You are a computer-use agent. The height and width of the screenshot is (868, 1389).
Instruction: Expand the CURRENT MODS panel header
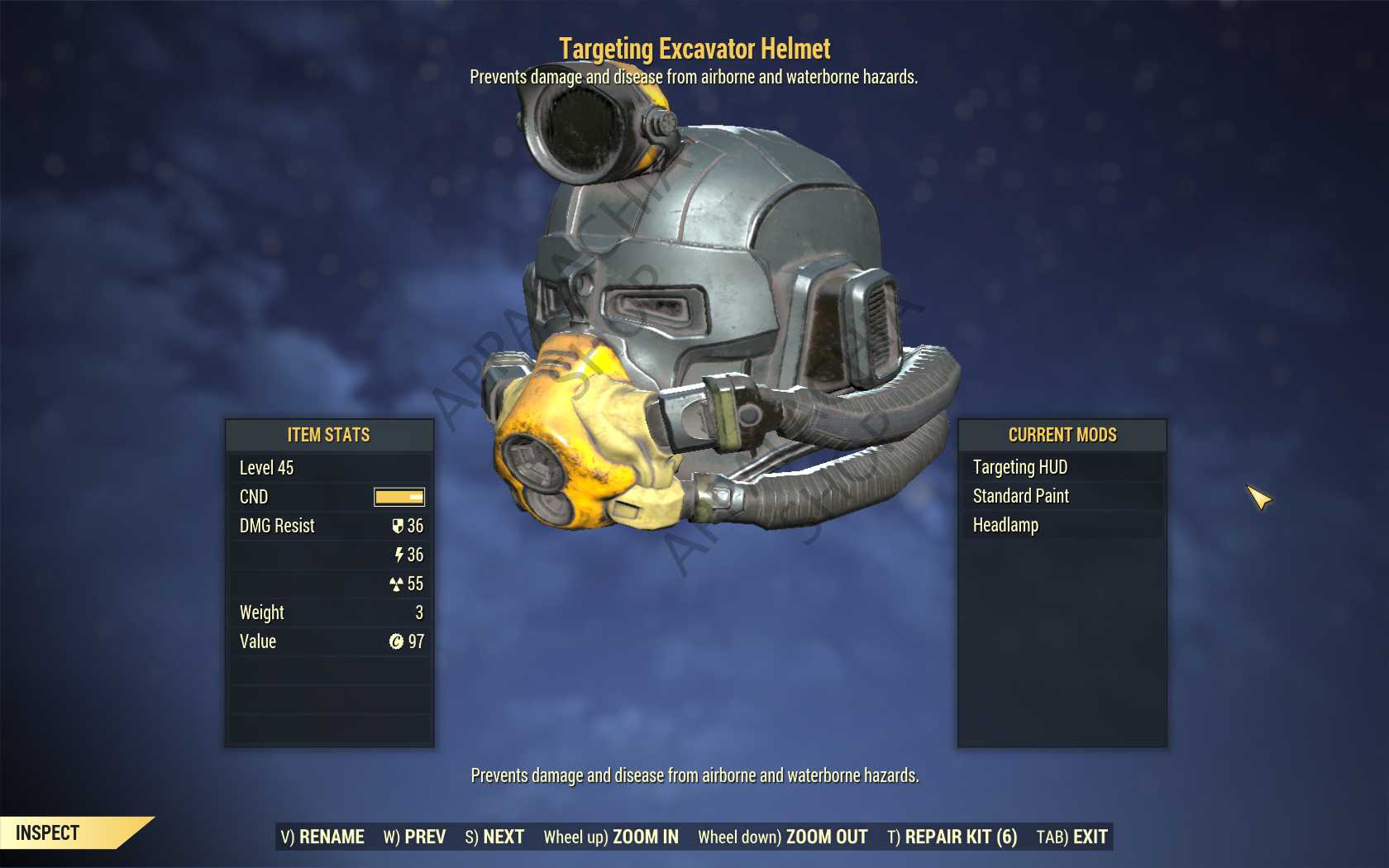(1062, 436)
